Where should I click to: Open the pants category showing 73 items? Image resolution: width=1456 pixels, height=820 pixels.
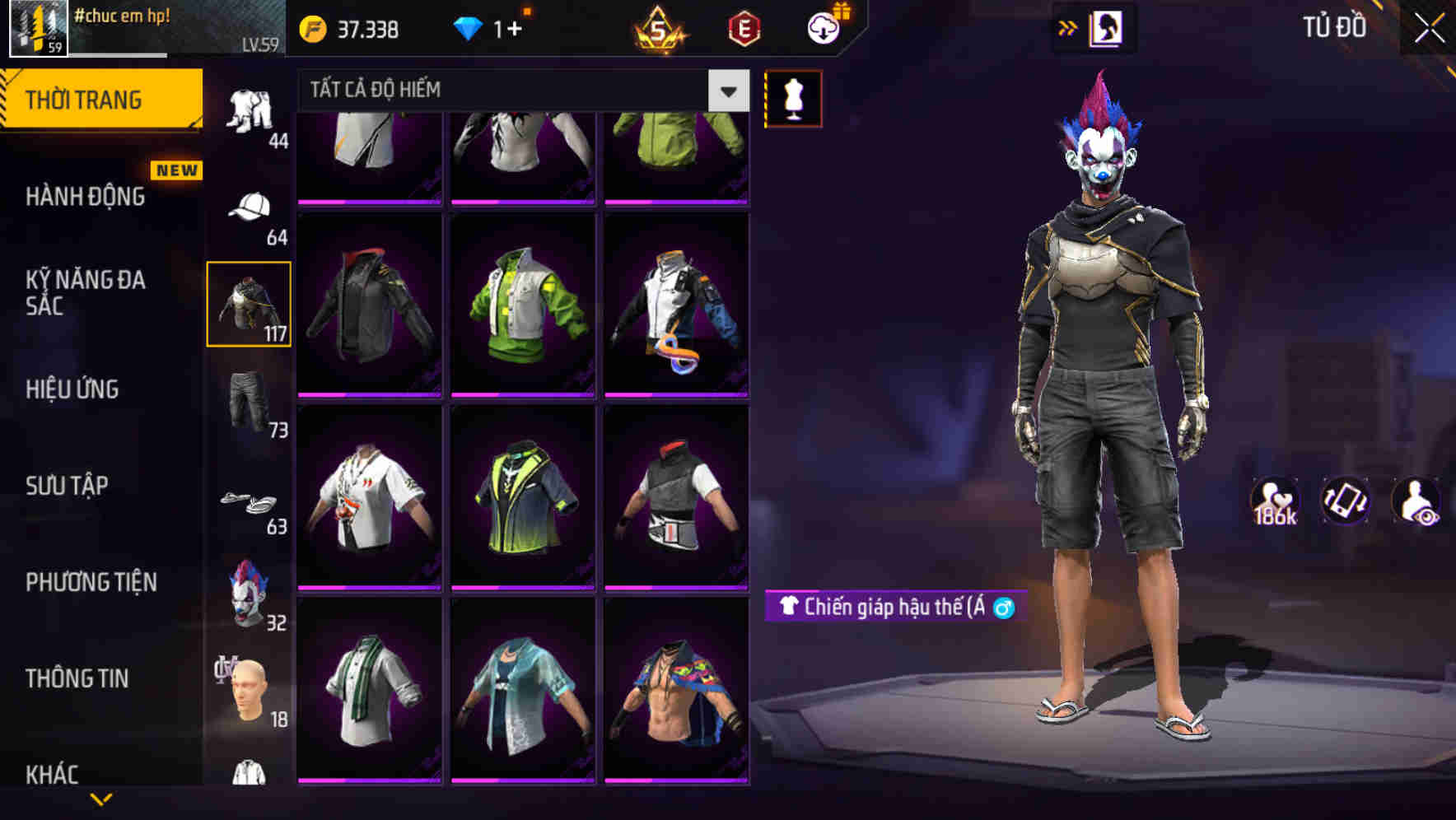(x=250, y=401)
